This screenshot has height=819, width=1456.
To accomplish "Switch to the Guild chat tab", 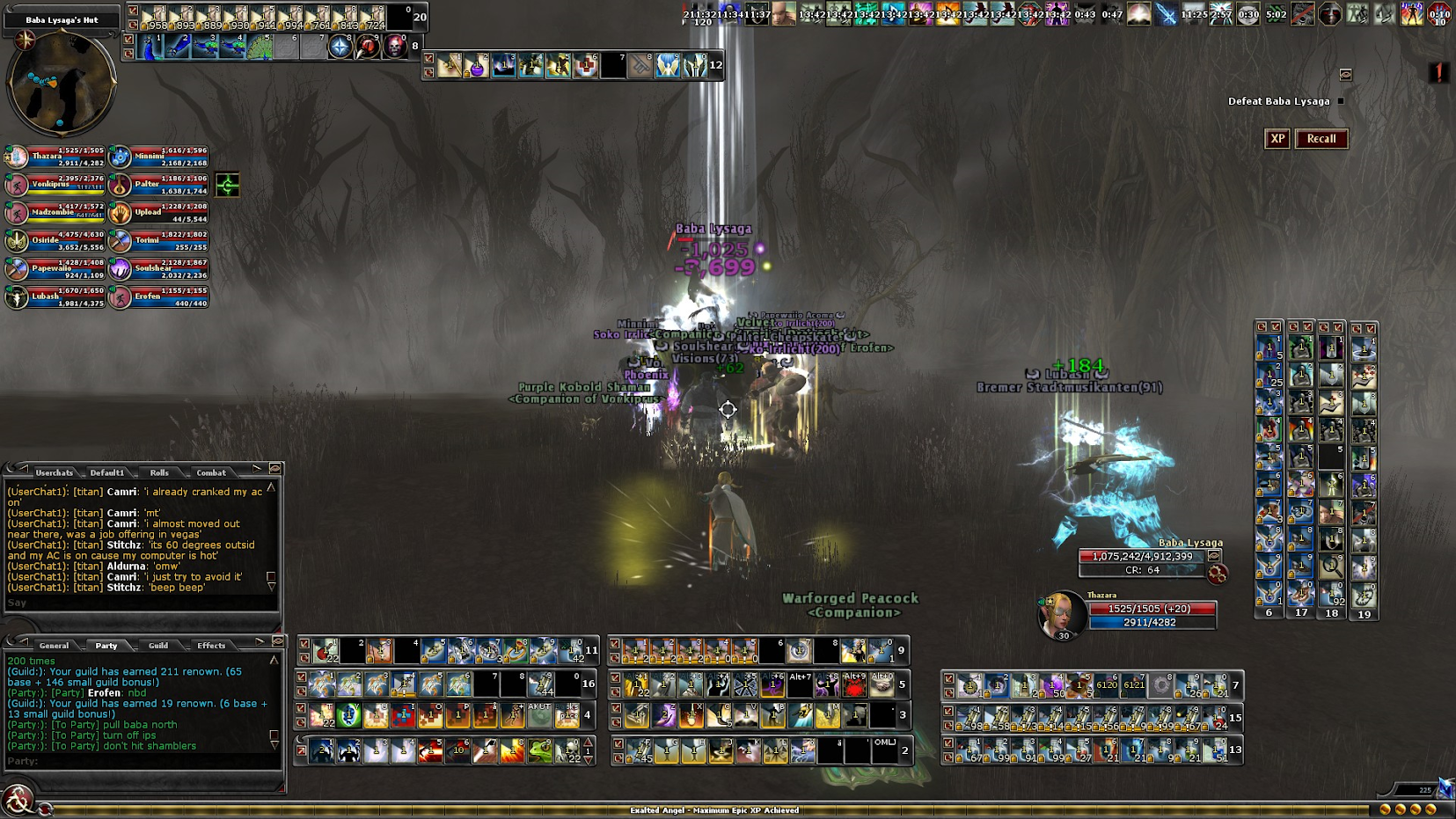I will tap(158, 646).
